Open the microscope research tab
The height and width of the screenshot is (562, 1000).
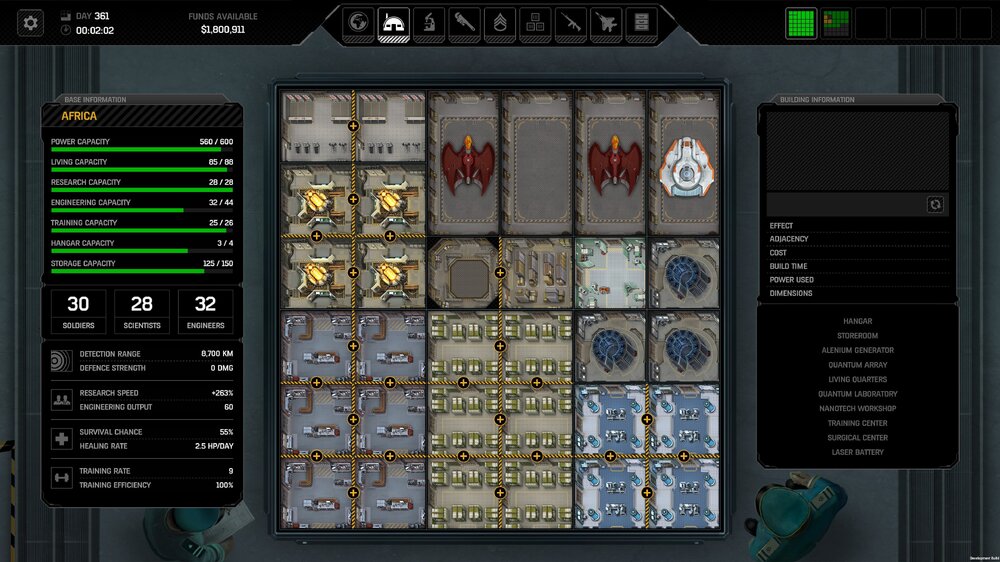coord(428,23)
